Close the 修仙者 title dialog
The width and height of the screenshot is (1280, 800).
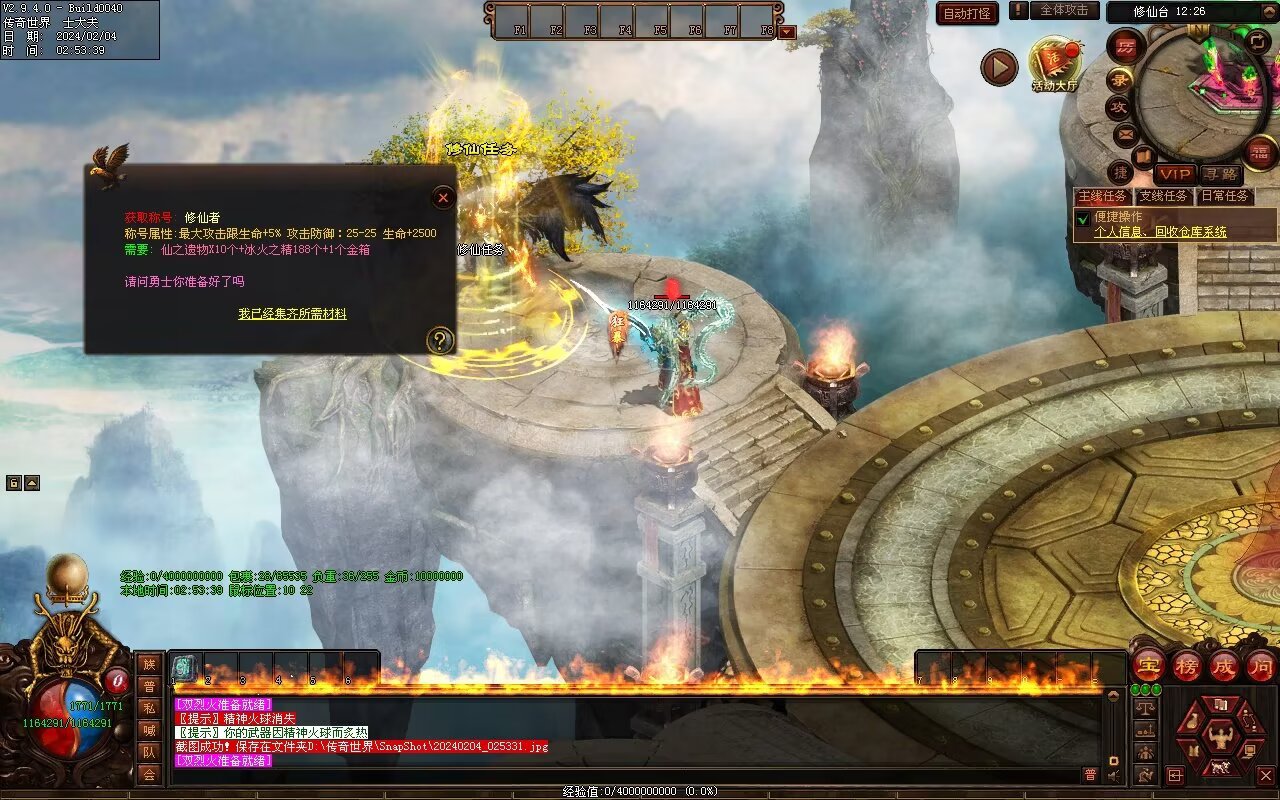[x=443, y=198]
